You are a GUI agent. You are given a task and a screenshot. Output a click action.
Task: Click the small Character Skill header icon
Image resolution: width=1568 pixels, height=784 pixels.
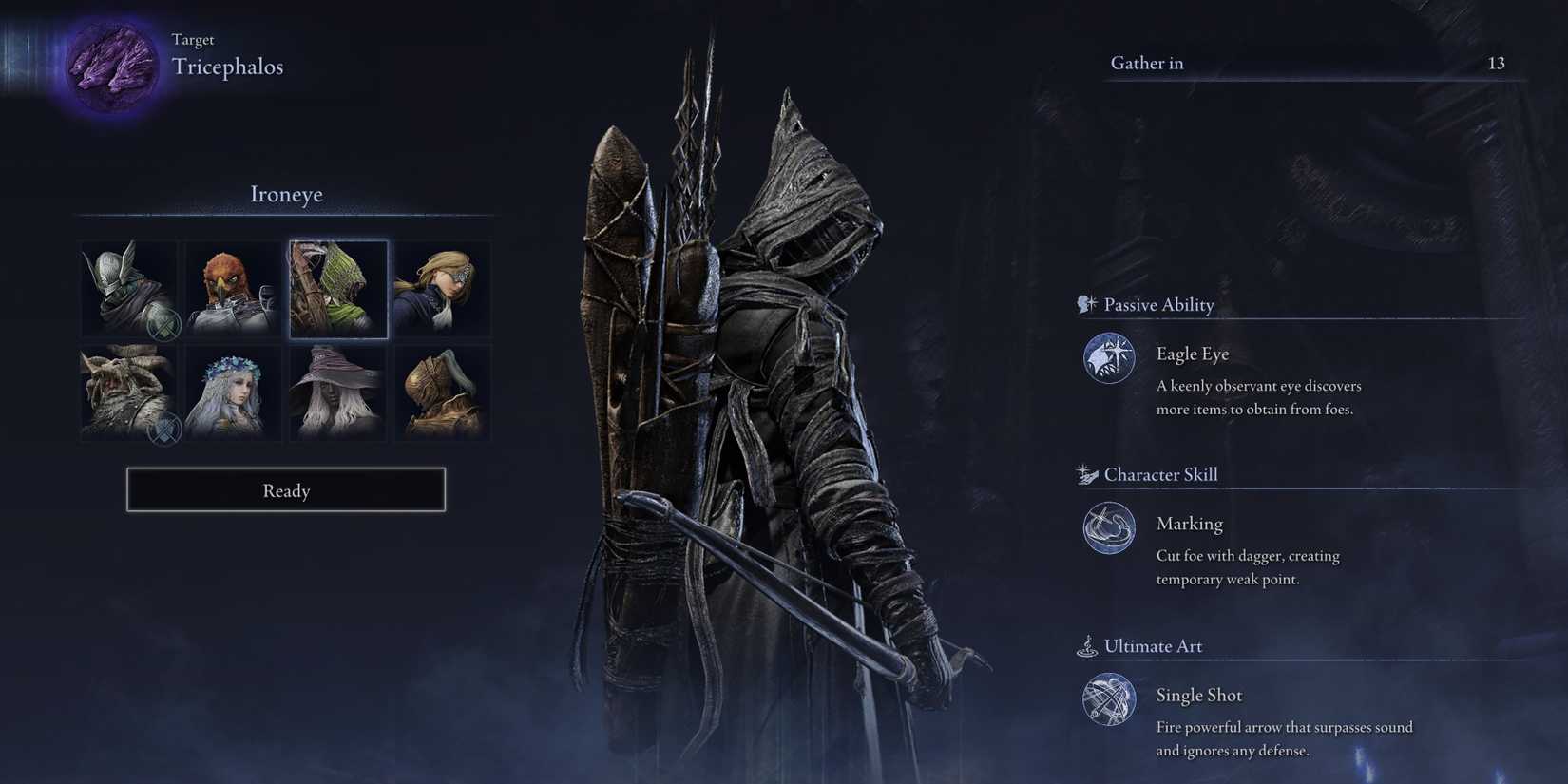click(x=1085, y=472)
